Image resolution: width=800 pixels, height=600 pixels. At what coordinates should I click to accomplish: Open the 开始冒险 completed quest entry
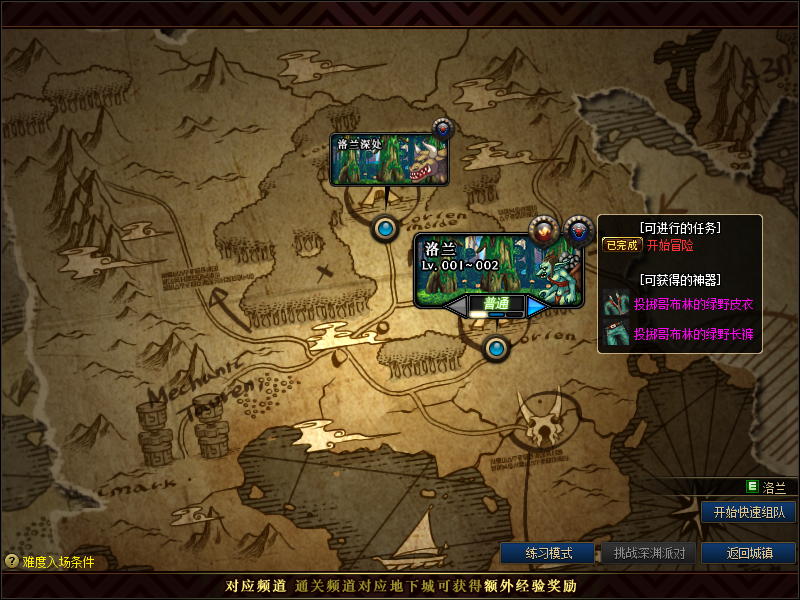click(670, 245)
